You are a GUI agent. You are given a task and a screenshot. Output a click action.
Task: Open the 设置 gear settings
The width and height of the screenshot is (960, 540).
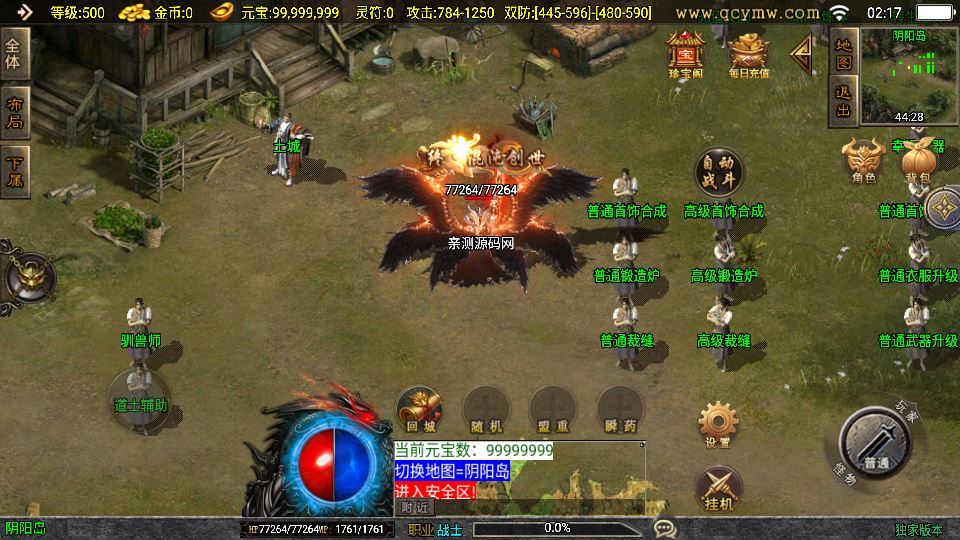717,424
